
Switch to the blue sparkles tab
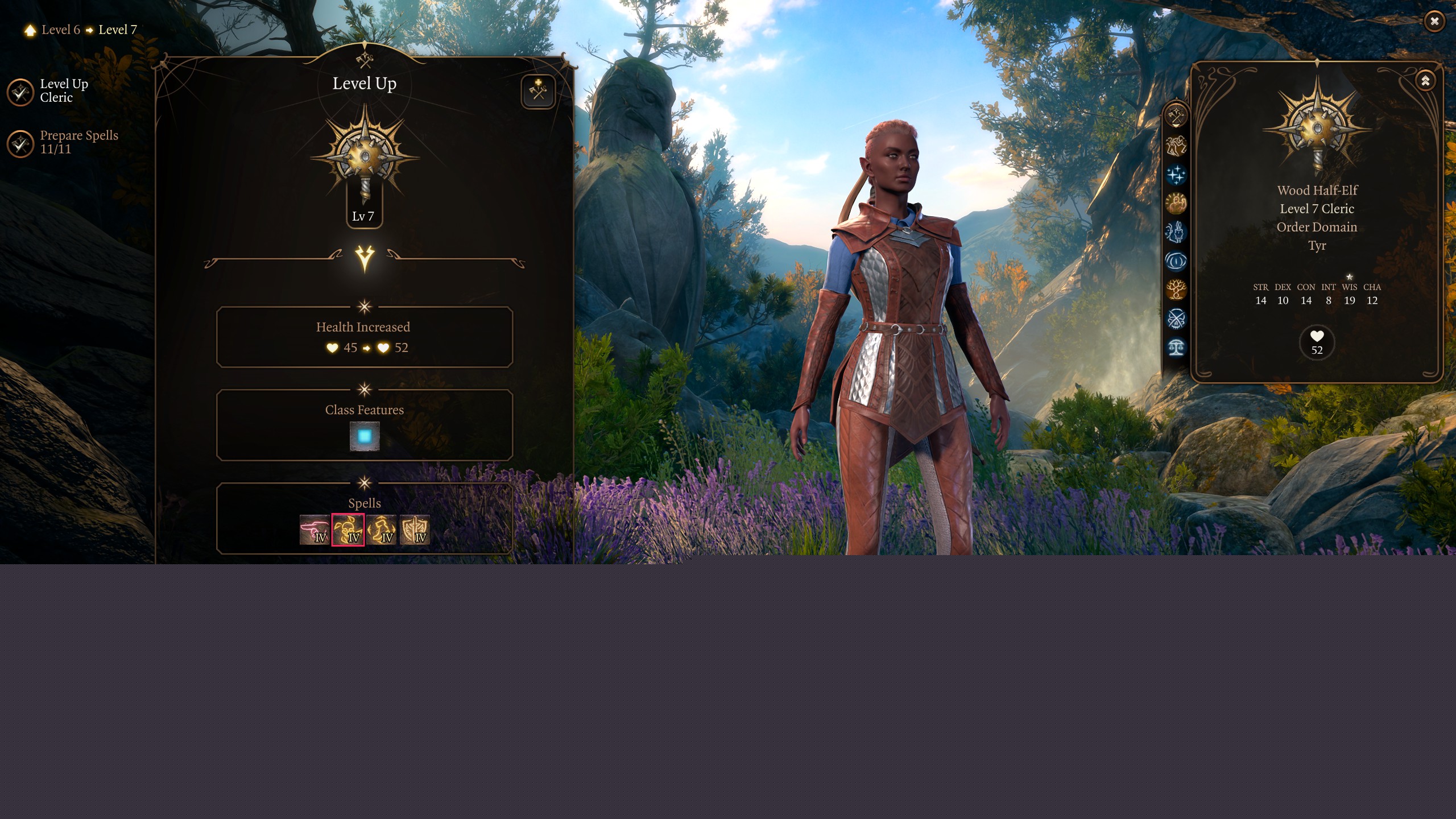point(1176,175)
